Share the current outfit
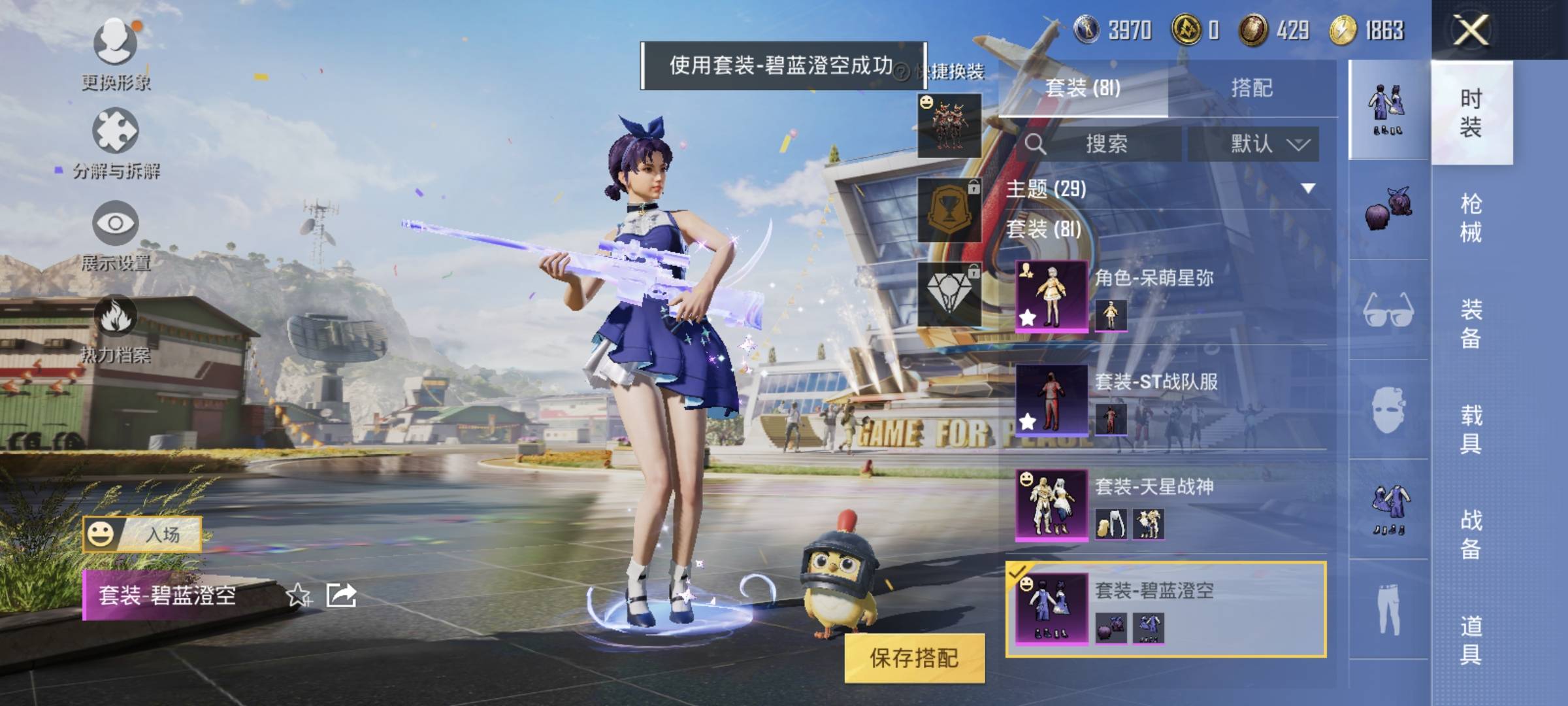1568x706 pixels. 341,595
